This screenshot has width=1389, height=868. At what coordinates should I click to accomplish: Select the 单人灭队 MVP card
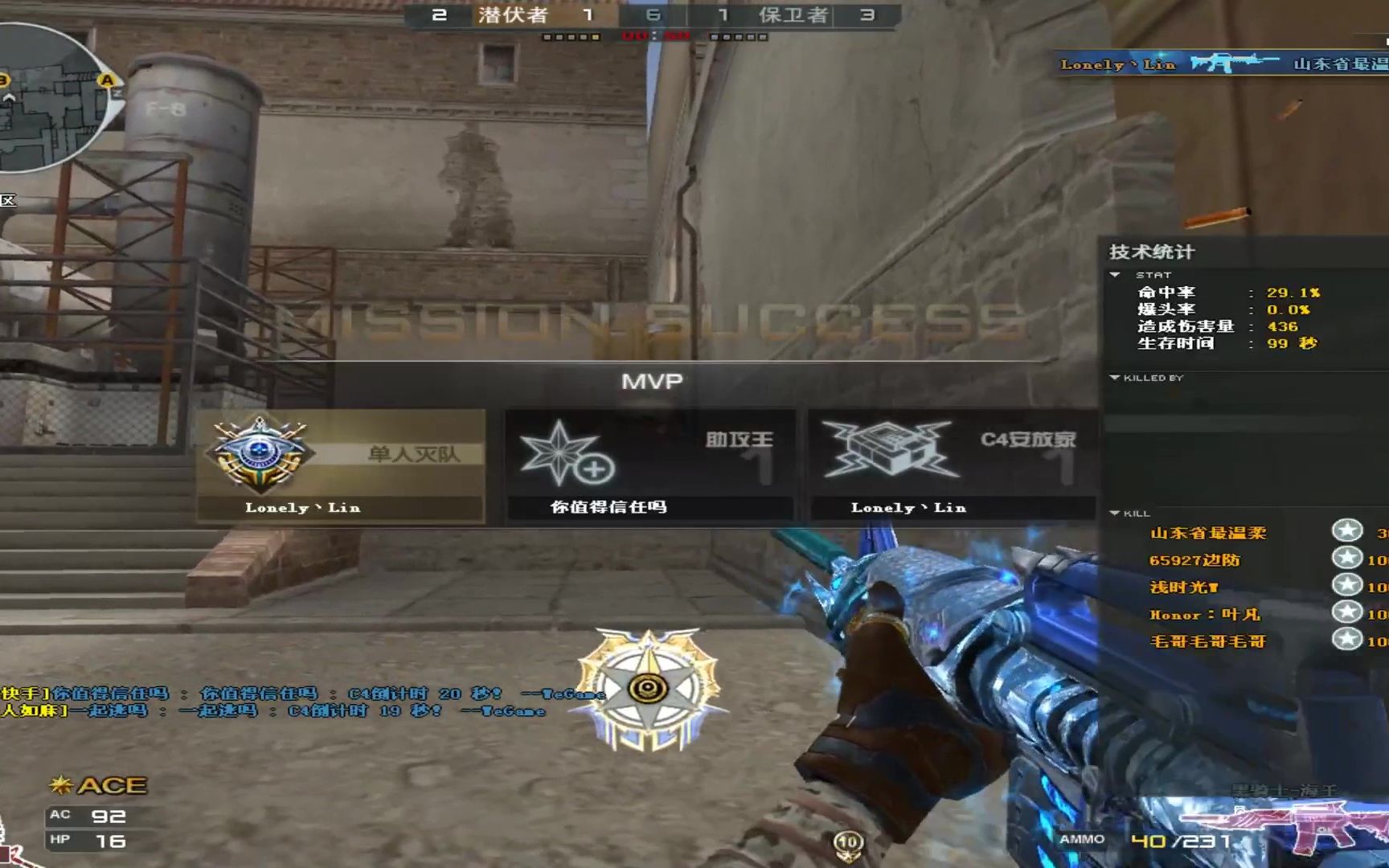click(341, 466)
